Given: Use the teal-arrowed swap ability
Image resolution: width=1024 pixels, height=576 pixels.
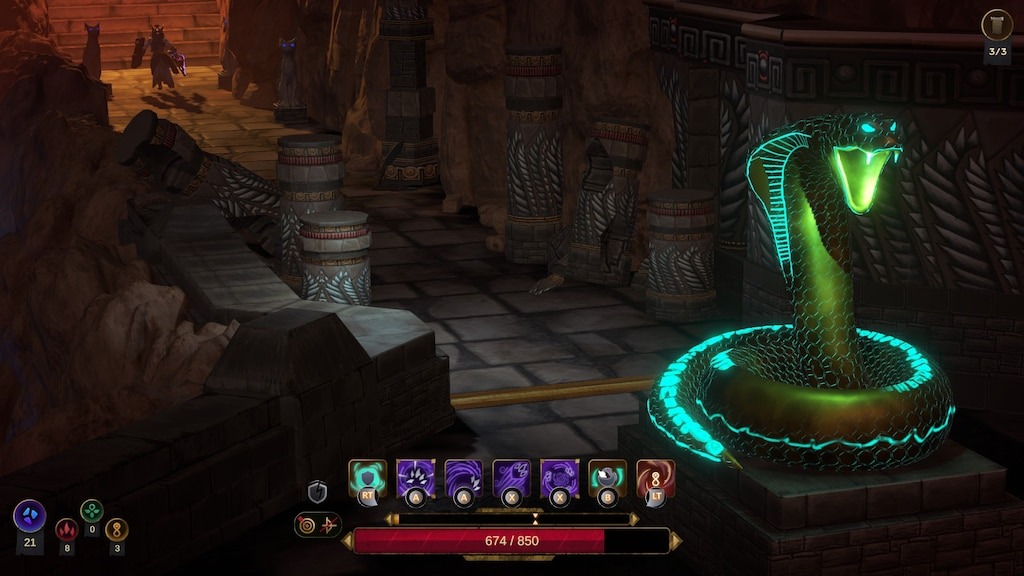Looking at the screenshot, I should click(607, 477).
